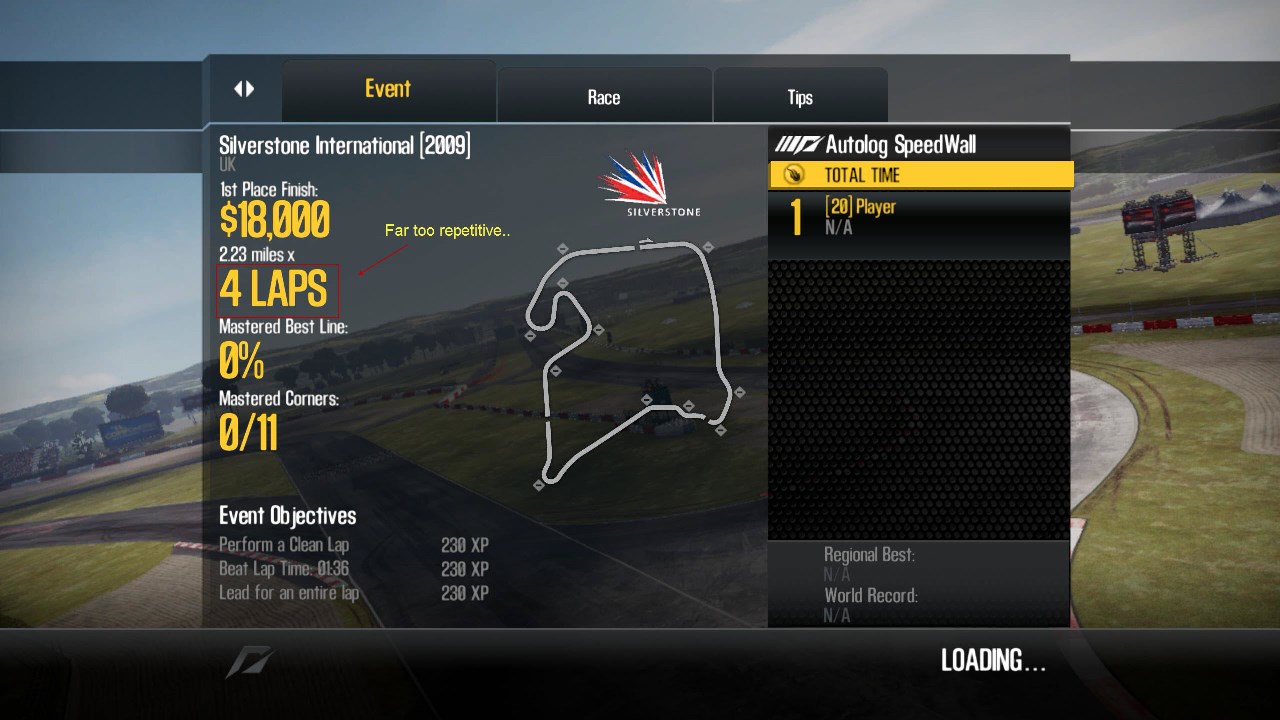Open the Race tab
This screenshot has width=1280, height=720.
pos(604,97)
